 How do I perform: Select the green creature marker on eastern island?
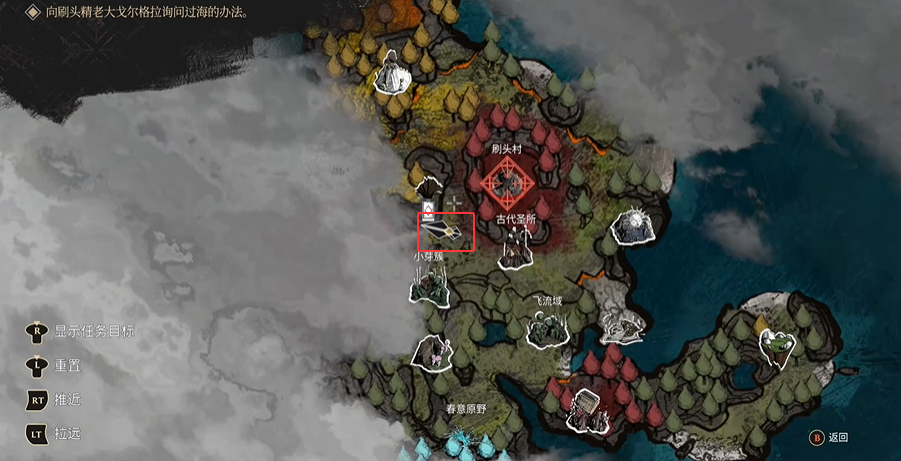click(779, 347)
